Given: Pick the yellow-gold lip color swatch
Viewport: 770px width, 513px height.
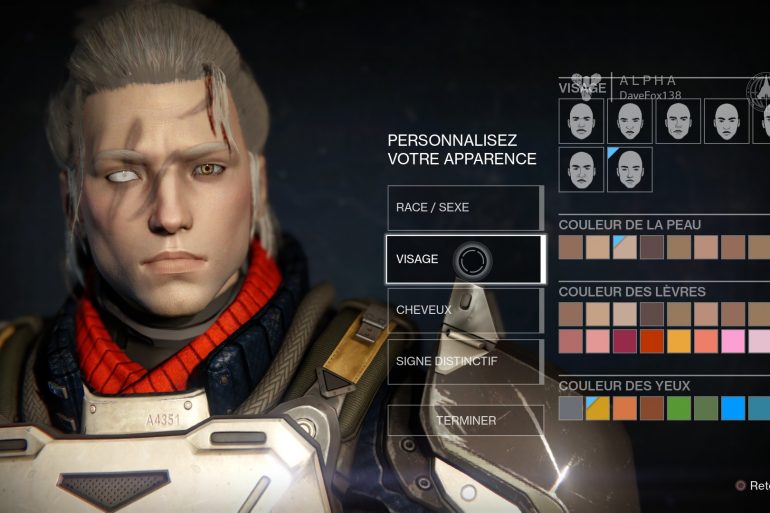Looking at the screenshot, I should [x=679, y=341].
